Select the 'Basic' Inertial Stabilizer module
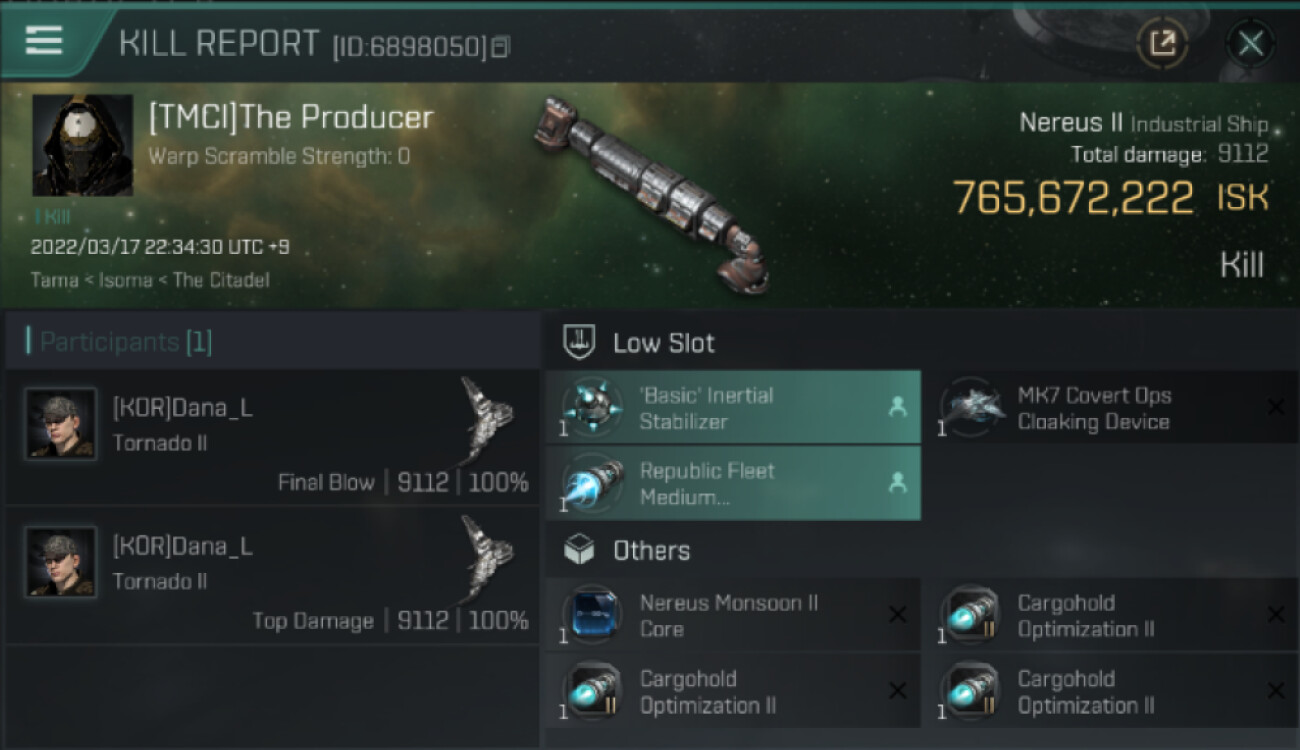The height and width of the screenshot is (750, 1300). click(x=733, y=408)
